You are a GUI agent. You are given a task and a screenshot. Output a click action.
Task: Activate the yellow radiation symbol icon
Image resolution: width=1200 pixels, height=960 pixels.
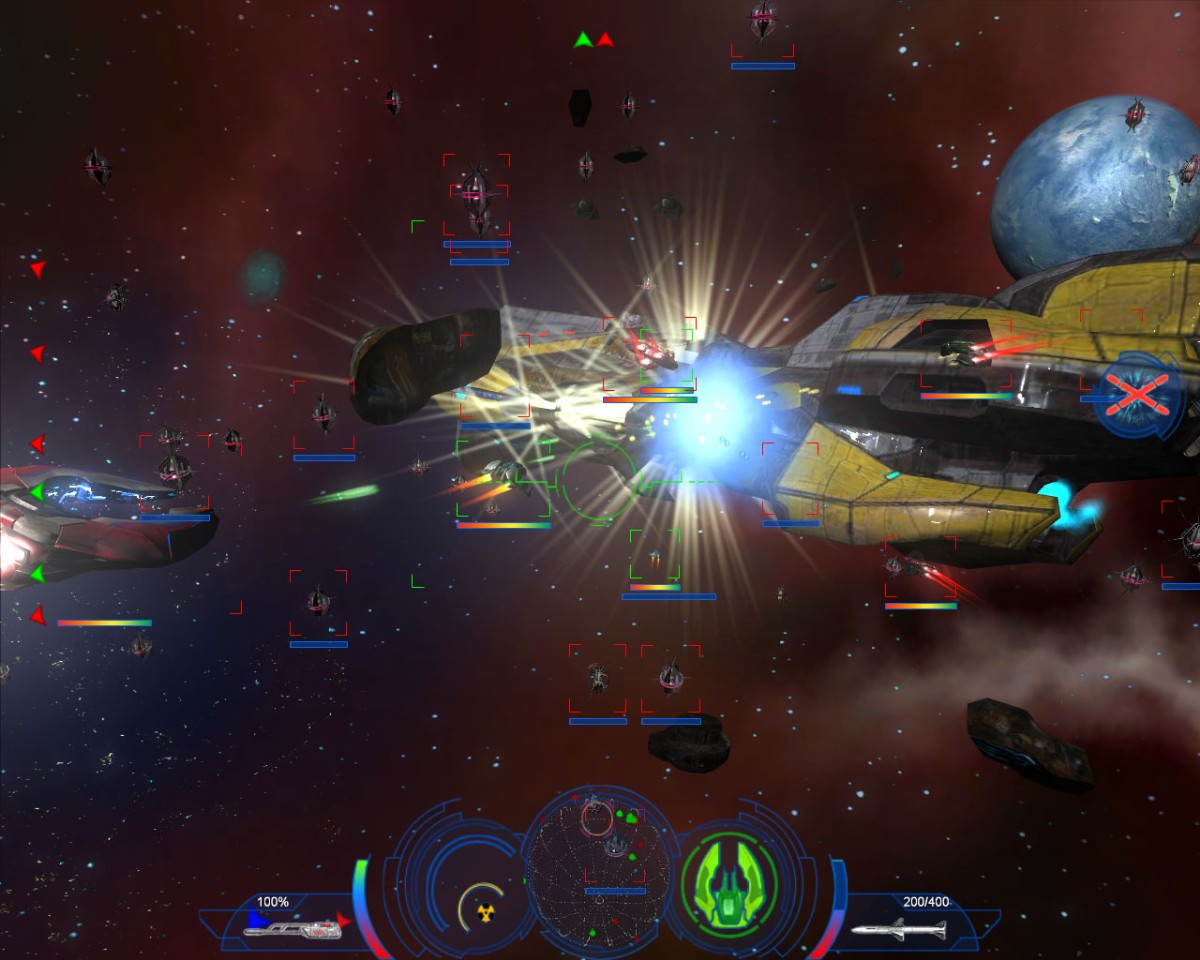pyautogui.click(x=487, y=913)
